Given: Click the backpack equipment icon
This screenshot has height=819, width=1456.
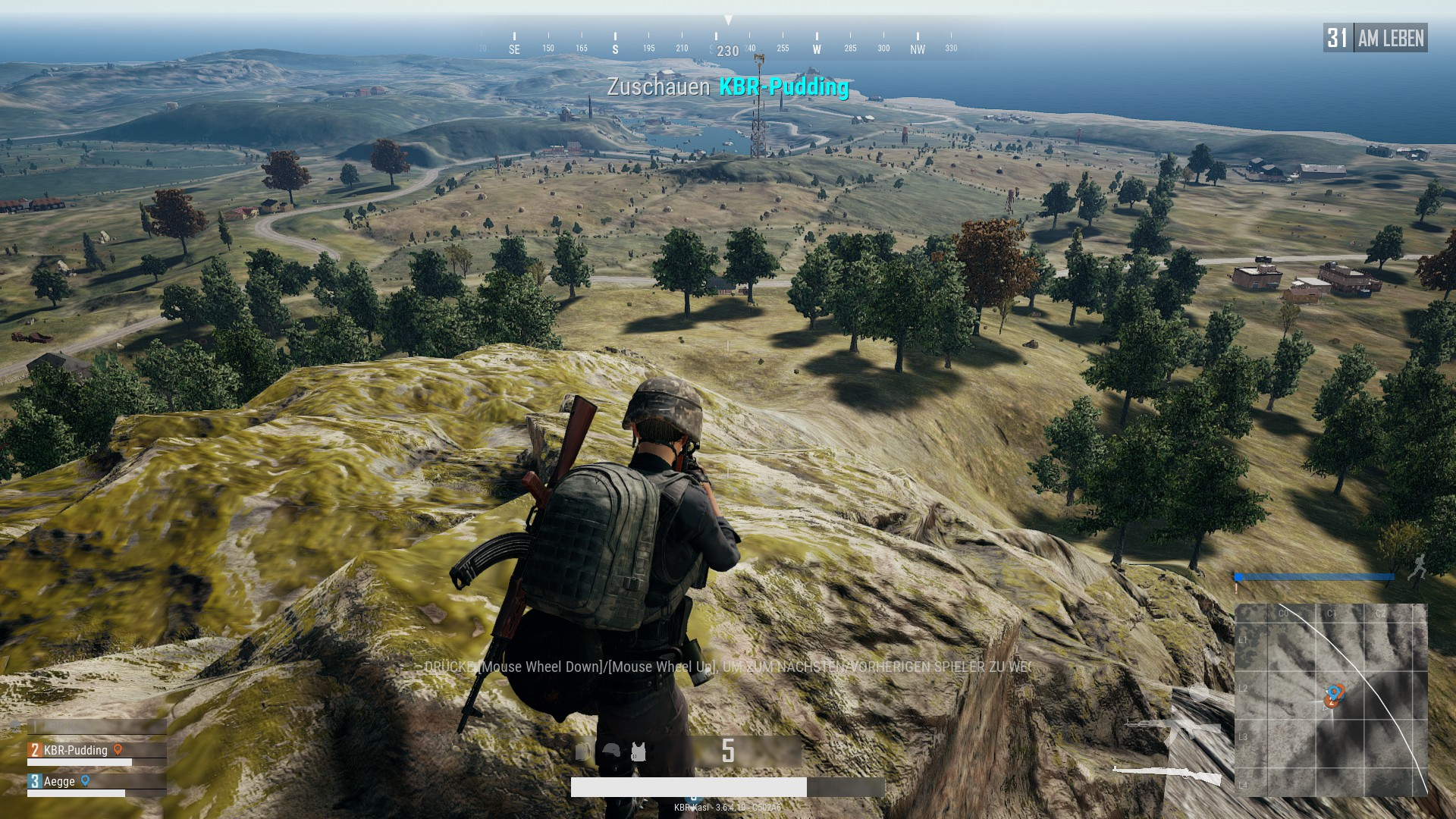Looking at the screenshot, I should (x=582, y=752).
